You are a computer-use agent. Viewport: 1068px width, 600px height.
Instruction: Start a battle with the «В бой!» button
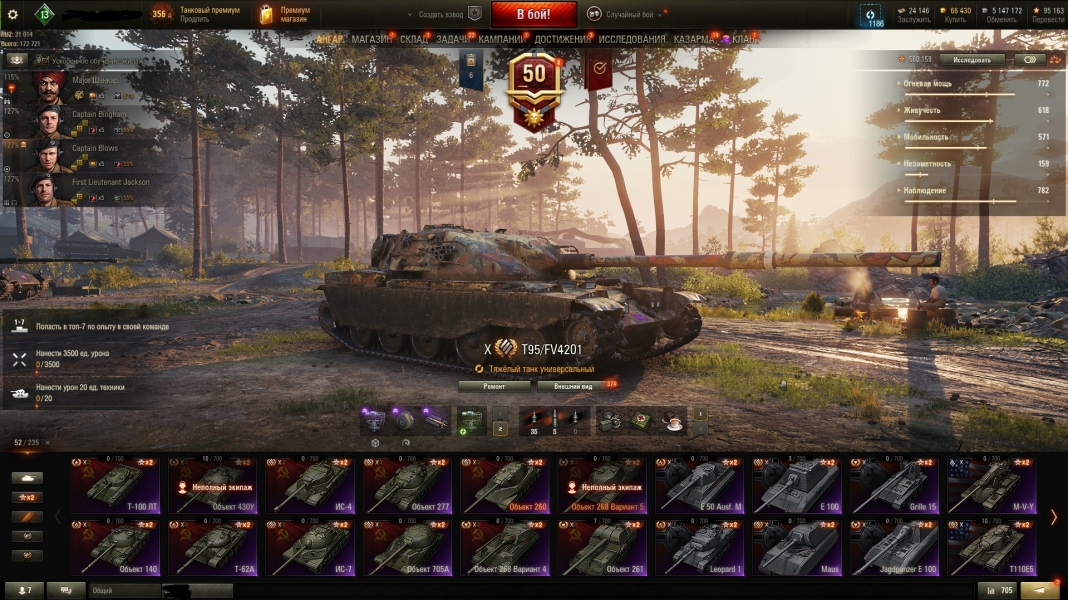pos(533,14)
